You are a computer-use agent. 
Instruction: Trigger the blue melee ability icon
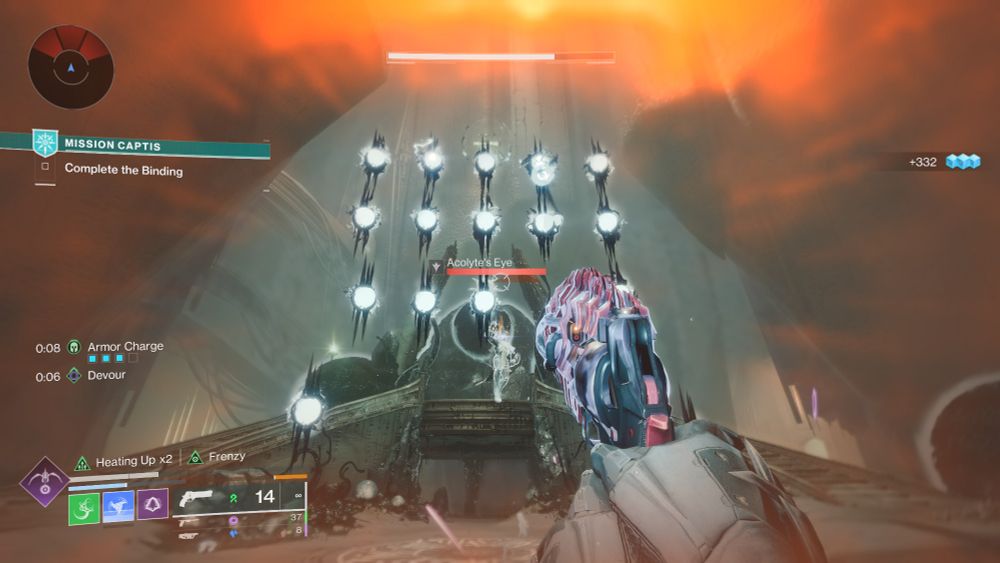(118, 507)
